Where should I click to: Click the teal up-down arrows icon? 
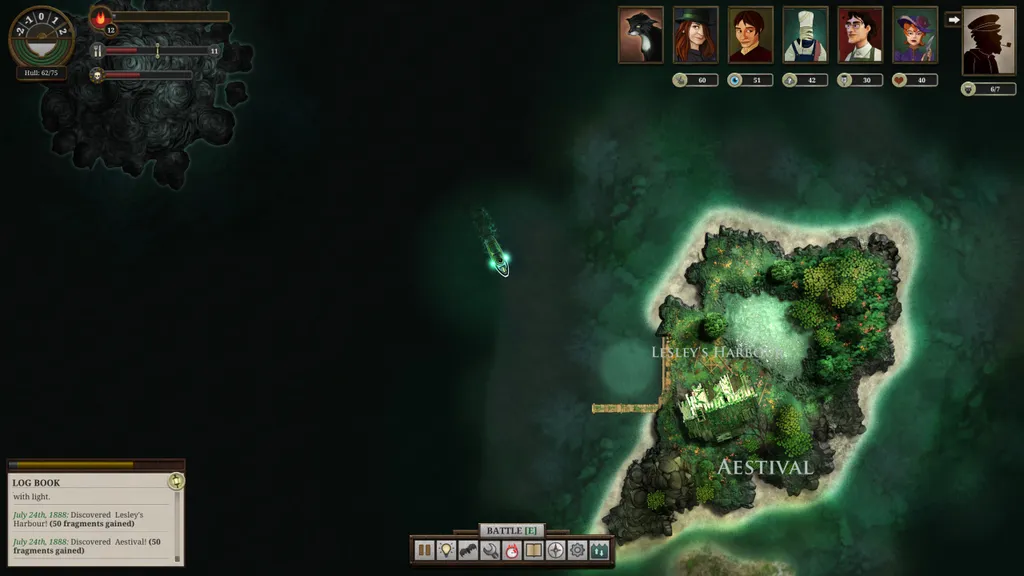pyautogui.click(x=599, y=550)
